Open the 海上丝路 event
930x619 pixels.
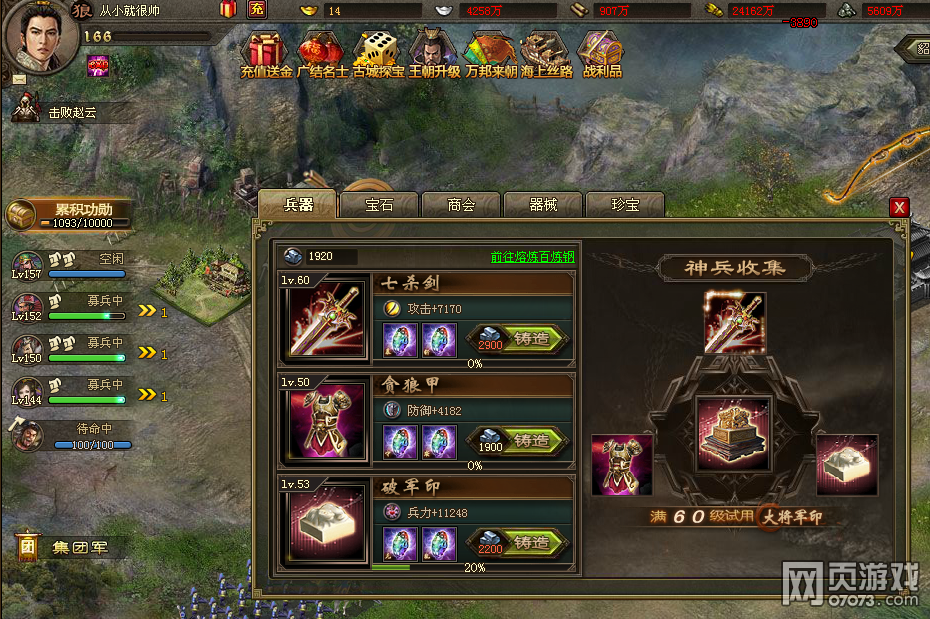click(546, 54)
